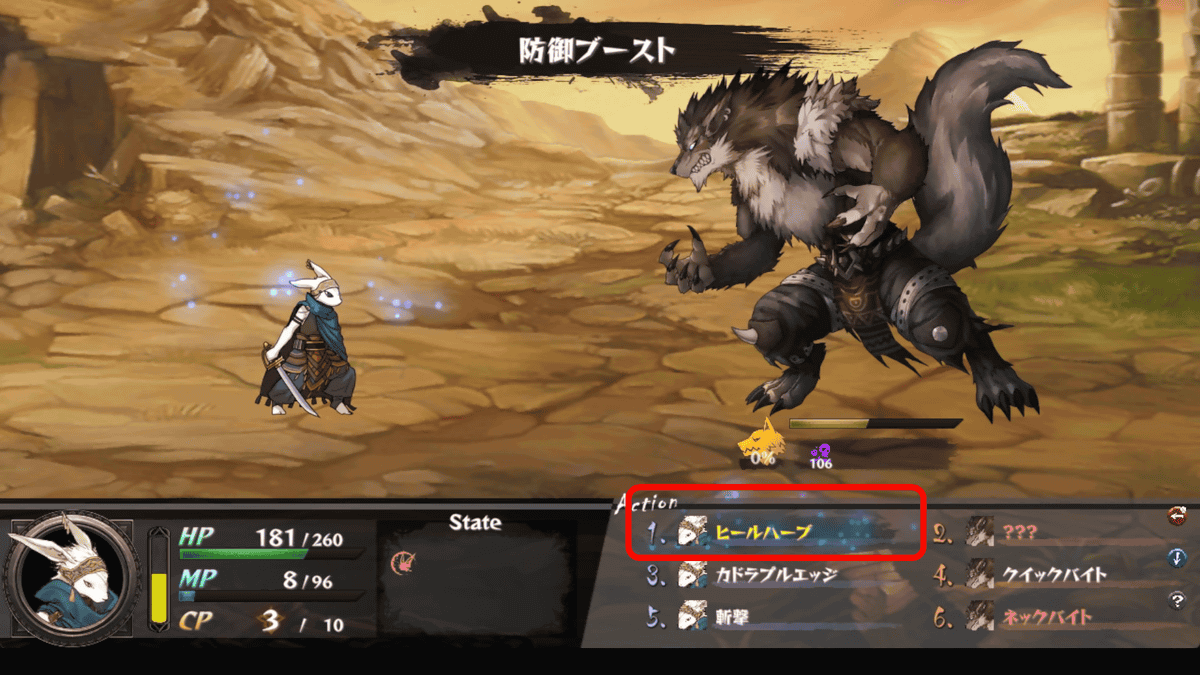Viewport: 1200px width, 675px height.
Task: Click the blue down-arrow round icon
Action: coord(1177,558)
